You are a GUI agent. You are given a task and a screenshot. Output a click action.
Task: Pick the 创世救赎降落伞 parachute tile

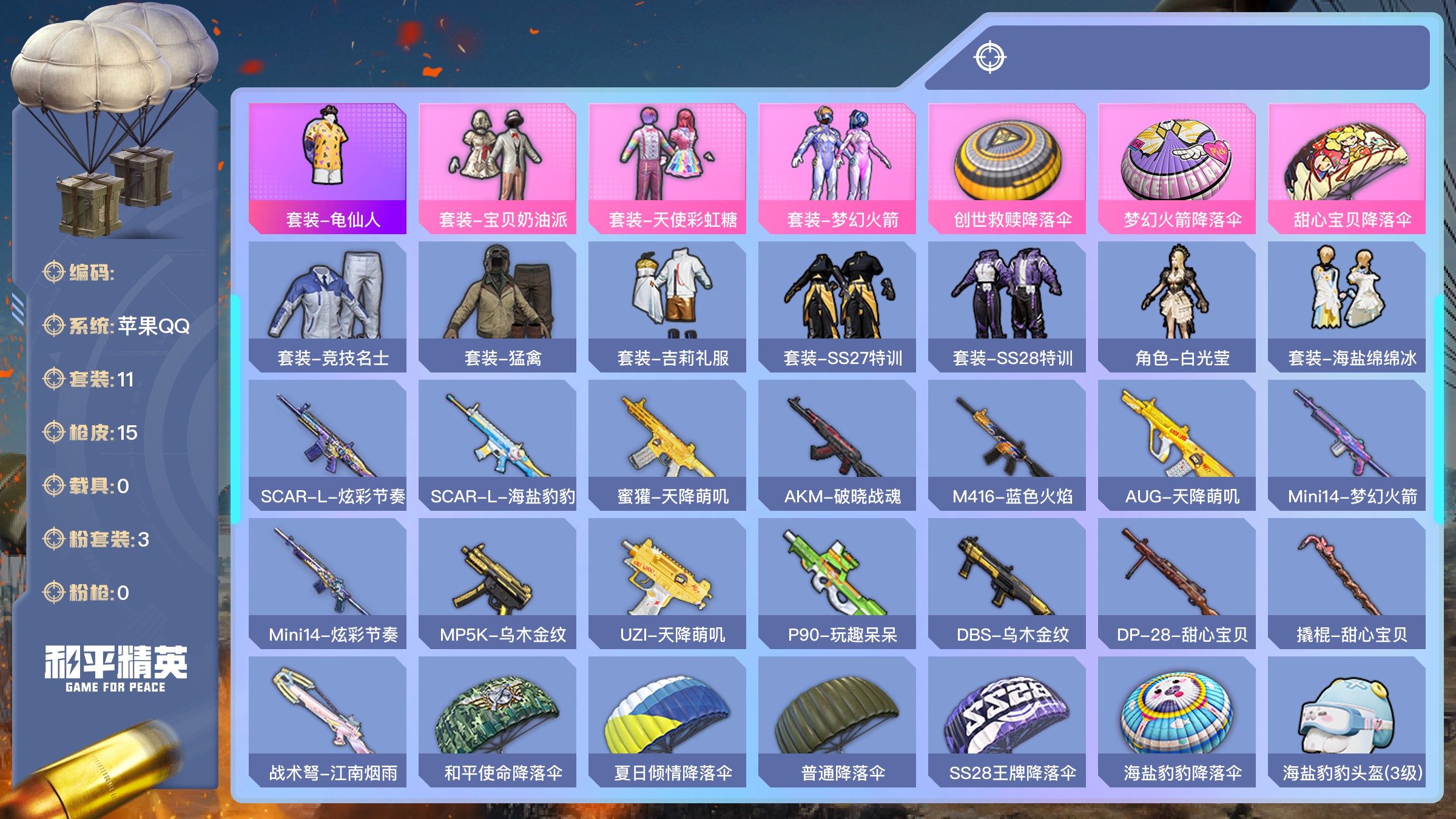[x=1007, y=169]
